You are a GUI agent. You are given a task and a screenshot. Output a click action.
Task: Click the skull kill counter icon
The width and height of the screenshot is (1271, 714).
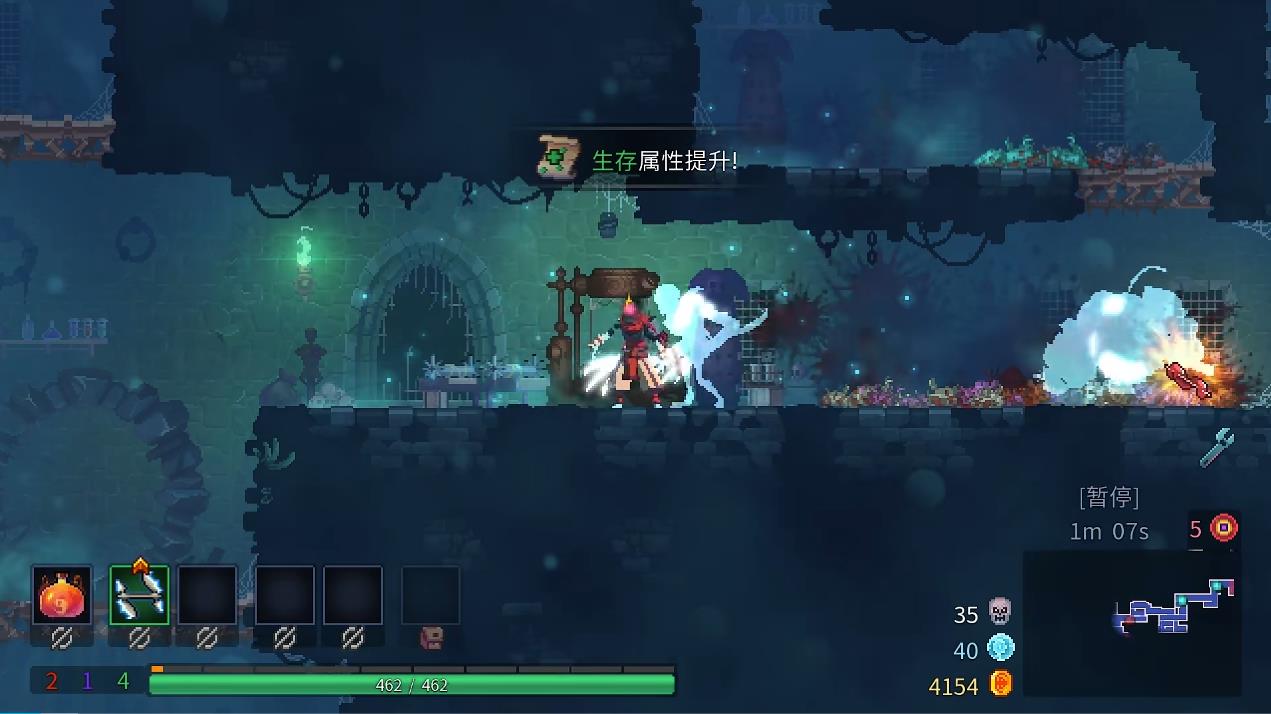999,611
